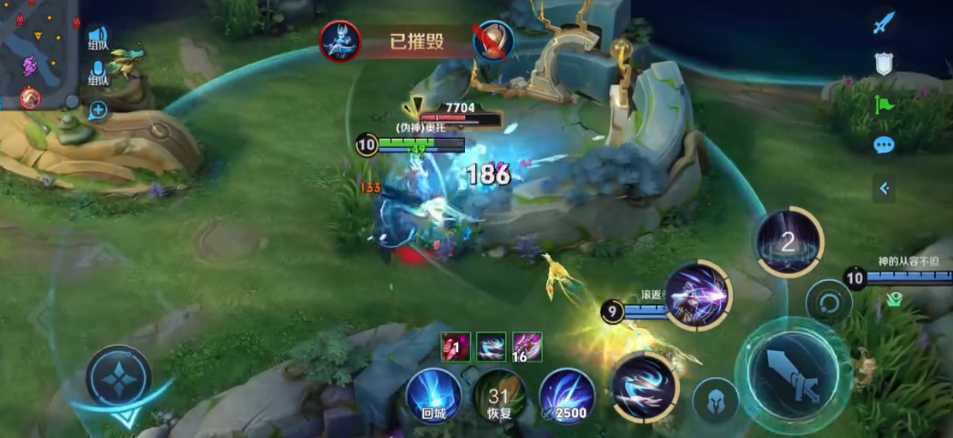Open the chat speech bubble
Viewport: 953px width, 438px height.
coord(883,145)
